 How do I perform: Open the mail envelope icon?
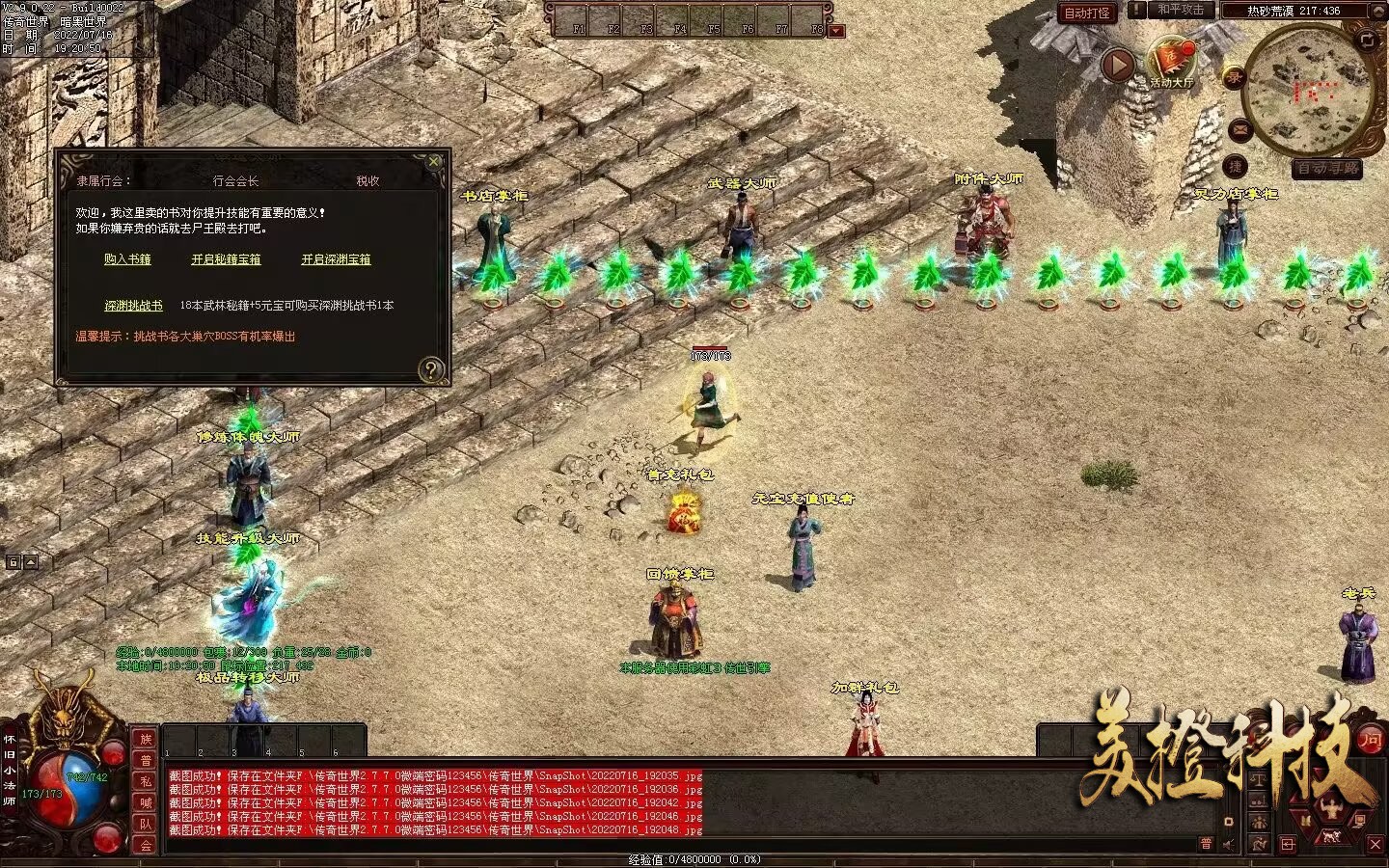tap(1239, 128)
